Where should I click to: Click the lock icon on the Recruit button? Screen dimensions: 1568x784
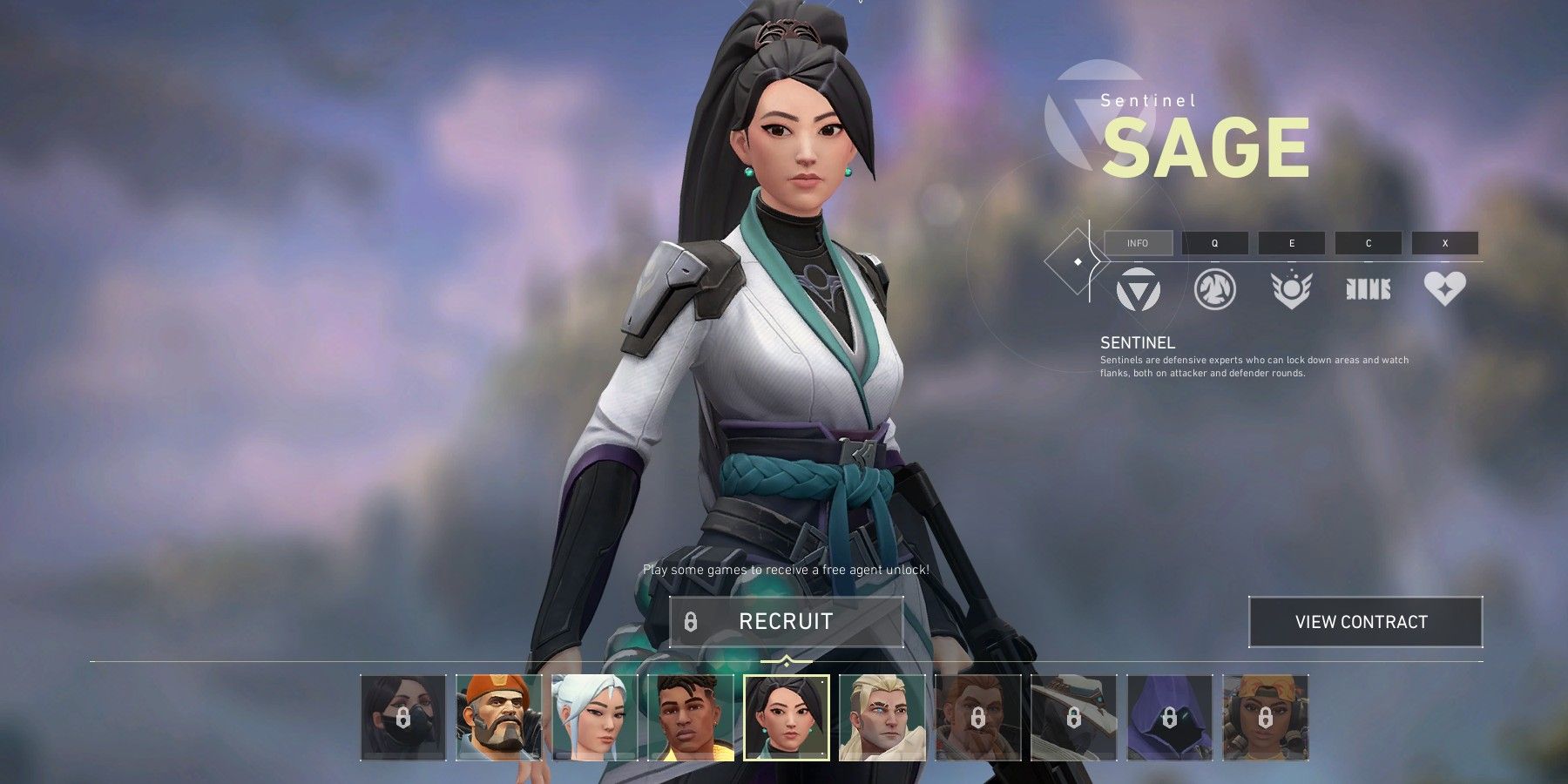(693, 621)
